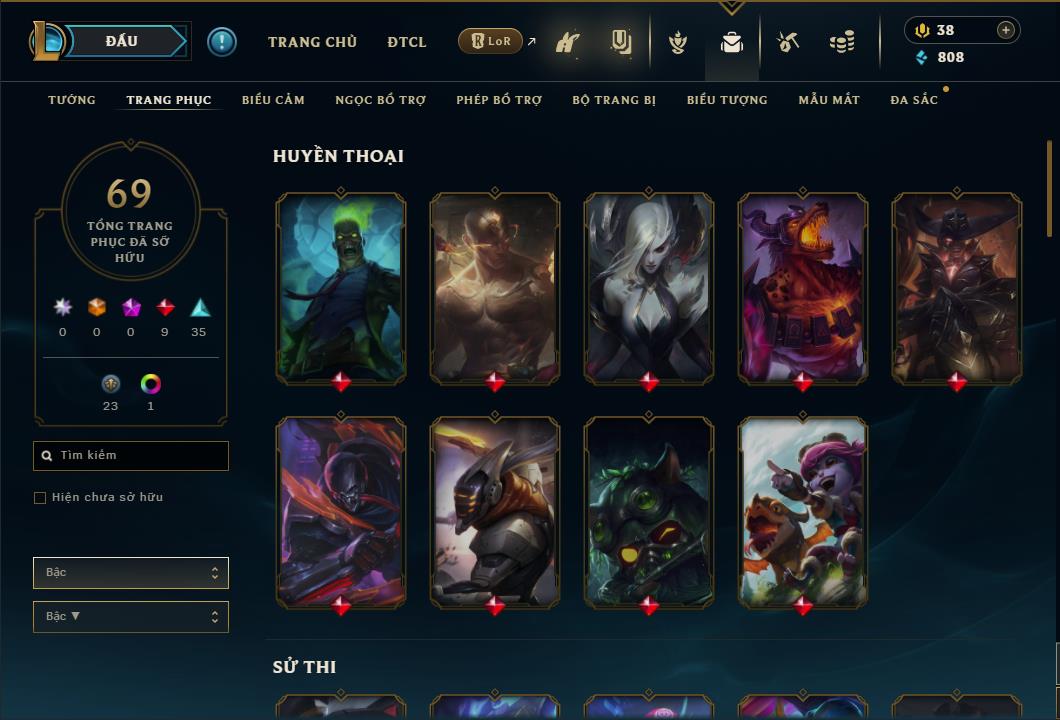This screenshot has width=1060, height=720.
Task: Switch to ĐTCL game mode
Action: 407,42
